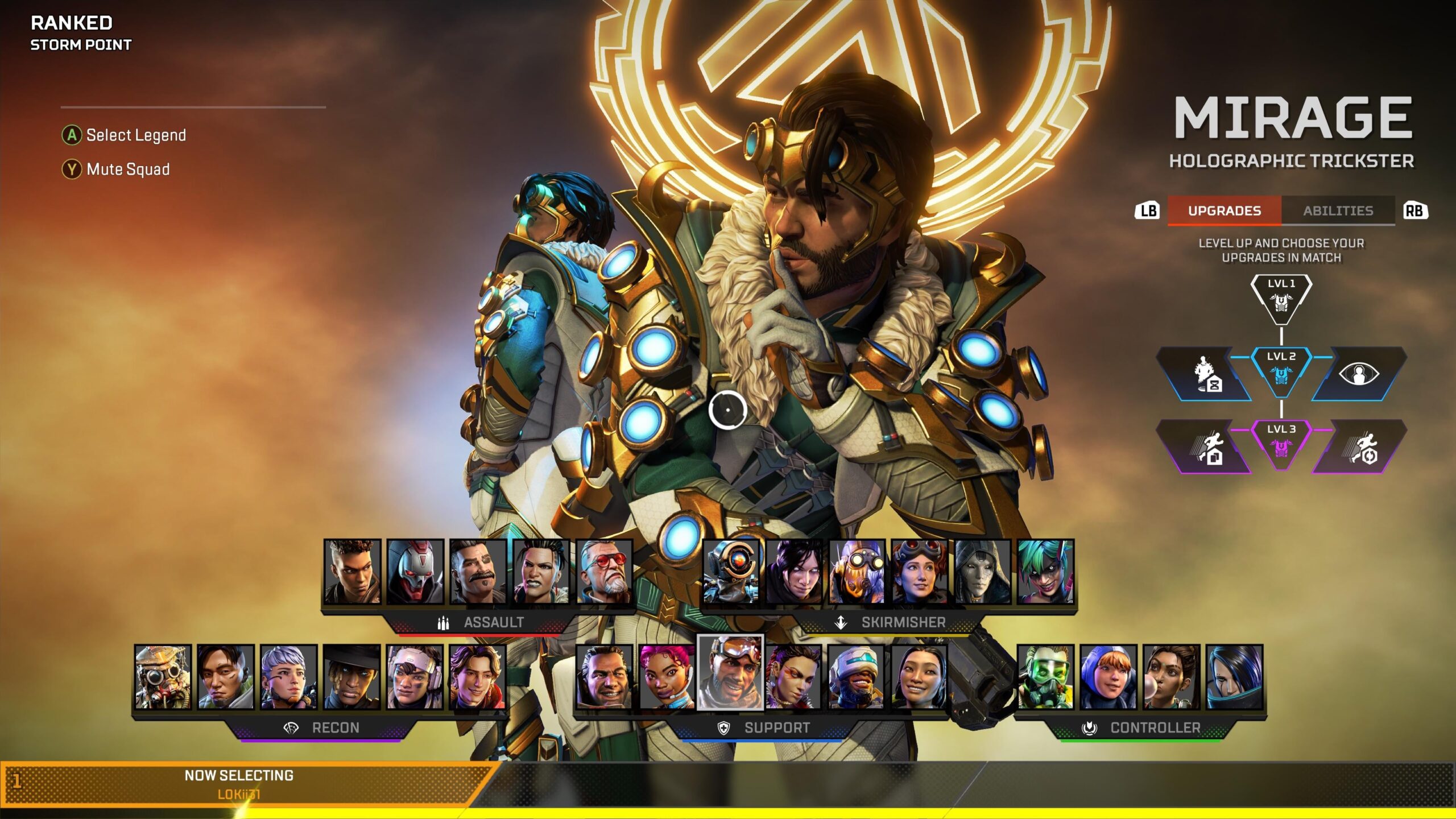Choose Lifeline with the pink hair
This screenshot has width=1456, height=819.
[667, 677]
